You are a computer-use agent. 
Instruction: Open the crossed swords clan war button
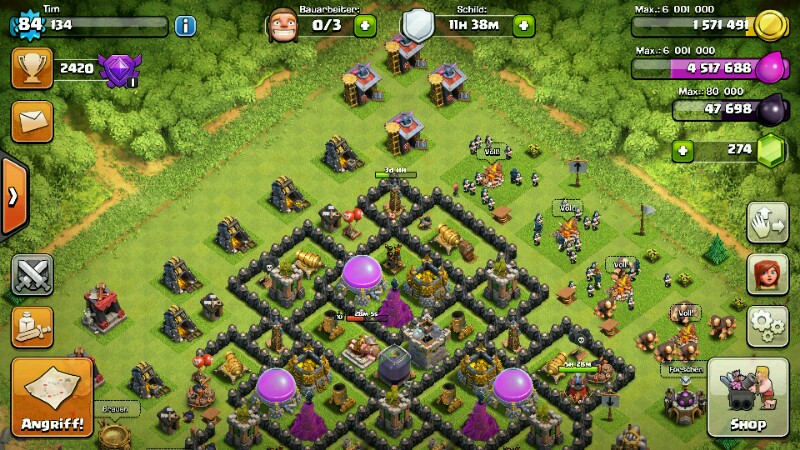click(32, 275)
